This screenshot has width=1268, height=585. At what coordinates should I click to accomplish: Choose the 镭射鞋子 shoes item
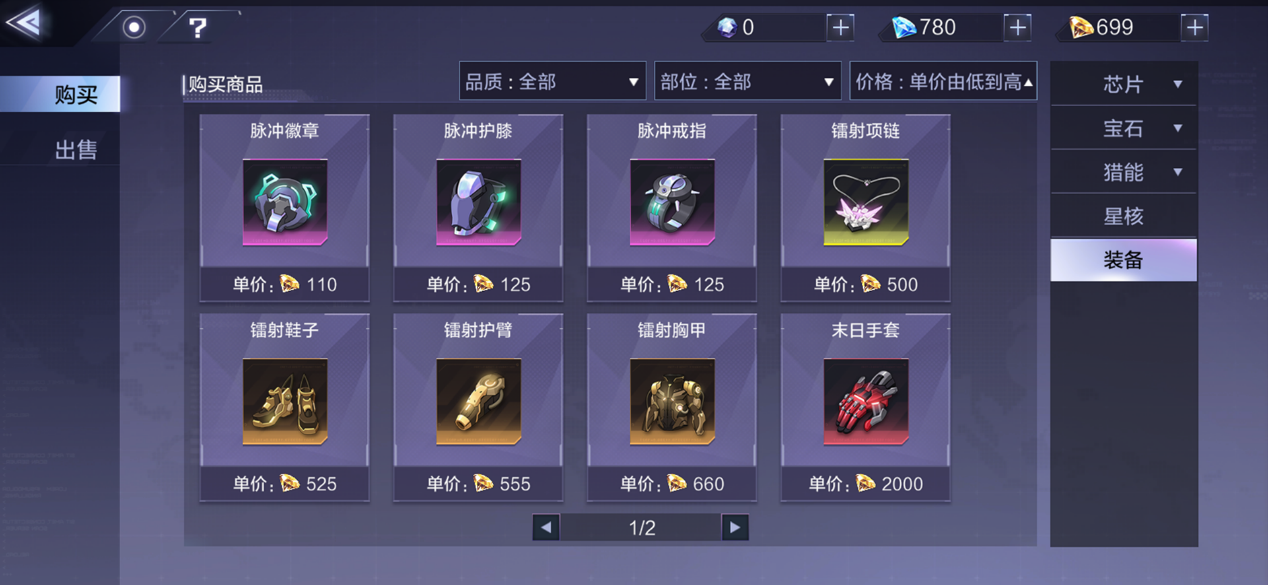pyautogui.click(x=285, y=406)
